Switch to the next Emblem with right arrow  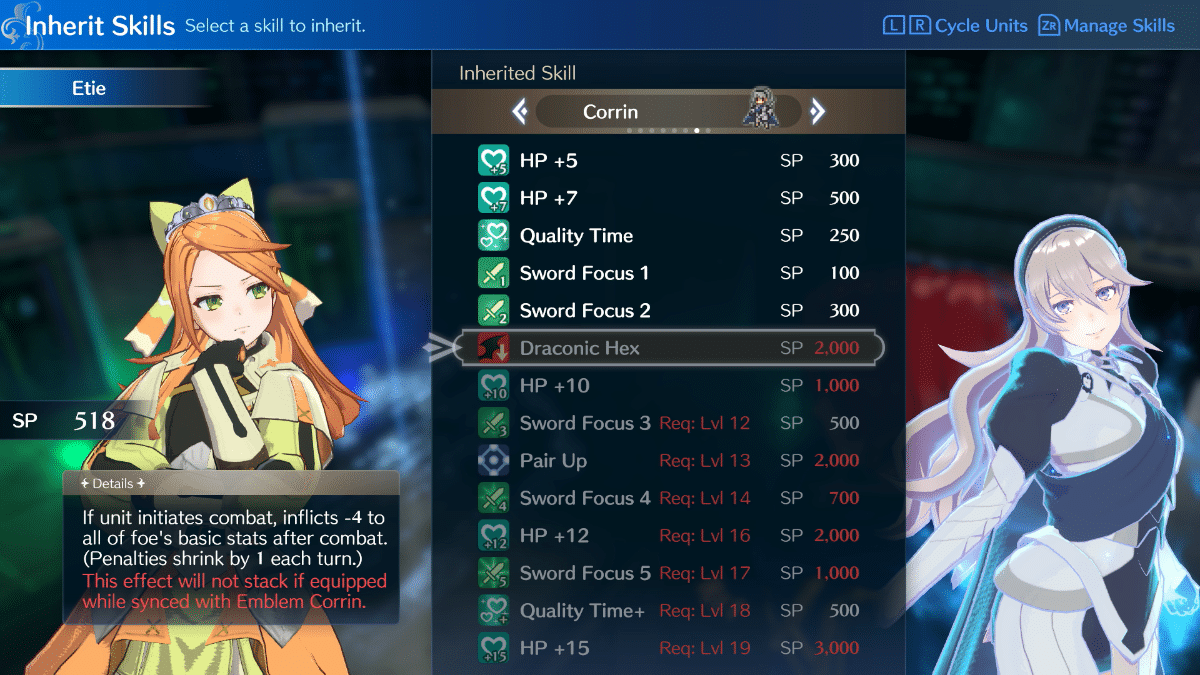(817, 112)
